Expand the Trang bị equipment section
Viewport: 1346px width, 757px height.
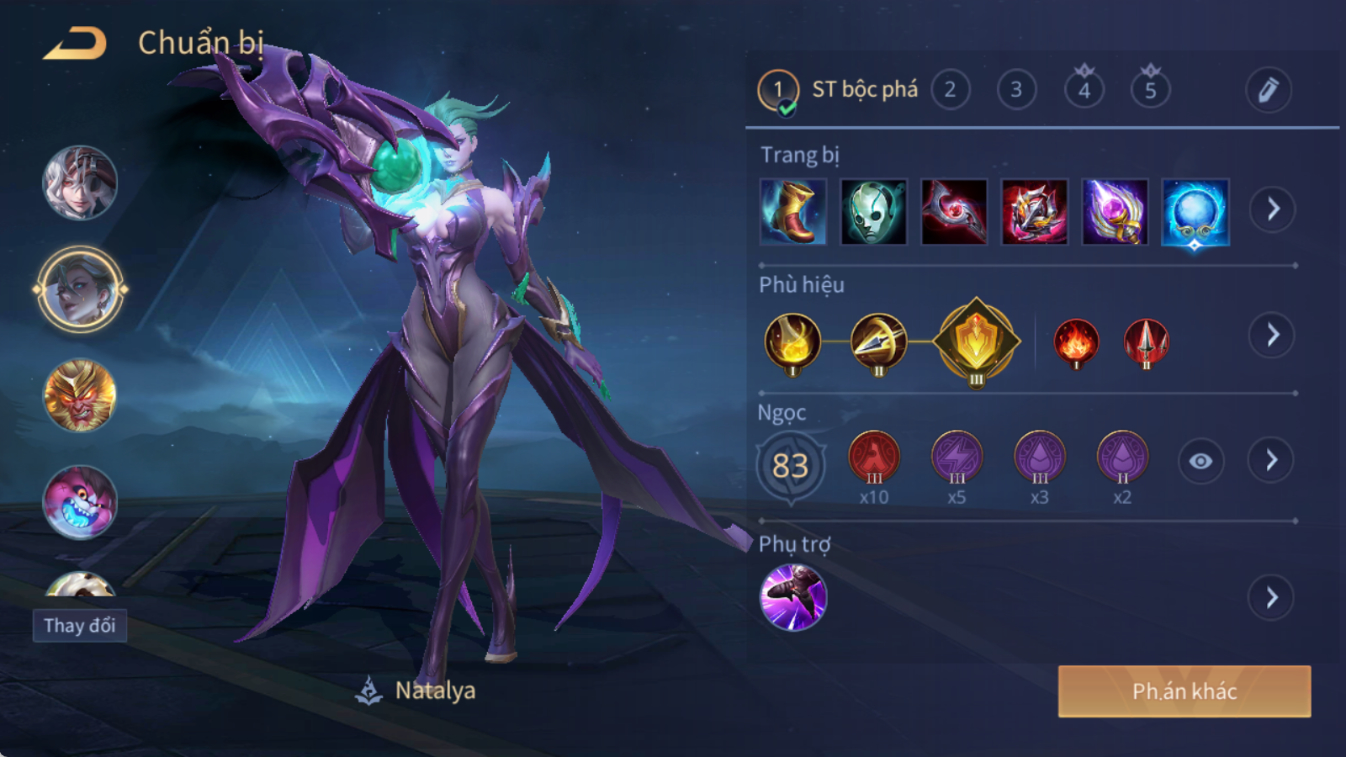point(1272,210)
